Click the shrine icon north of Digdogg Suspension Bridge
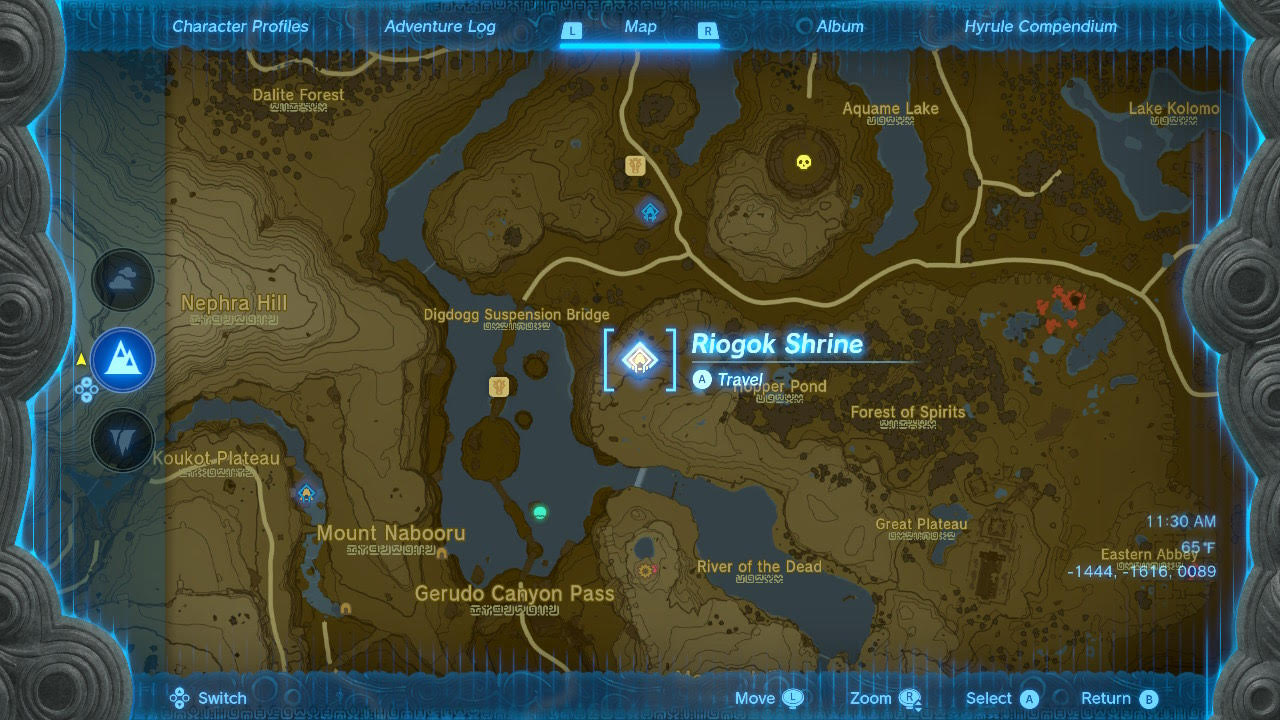 (649, 211)
